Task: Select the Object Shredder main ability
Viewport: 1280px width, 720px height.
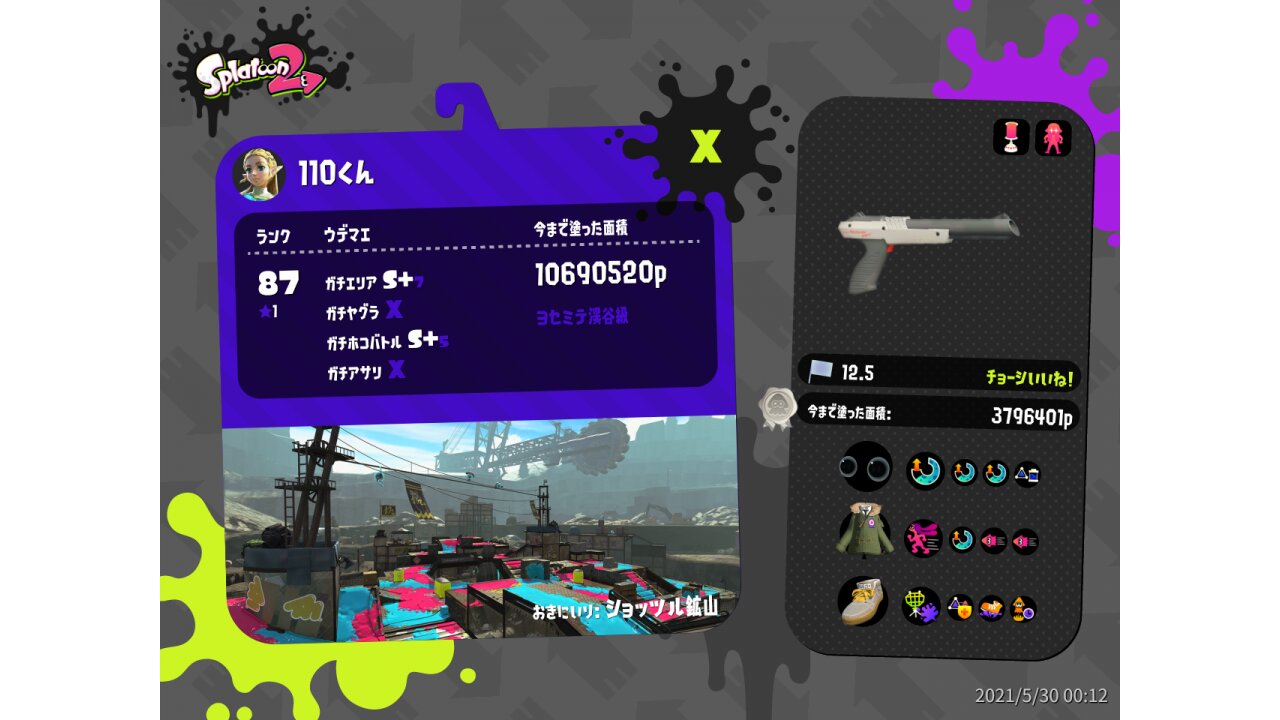Action: click(921, 606)
